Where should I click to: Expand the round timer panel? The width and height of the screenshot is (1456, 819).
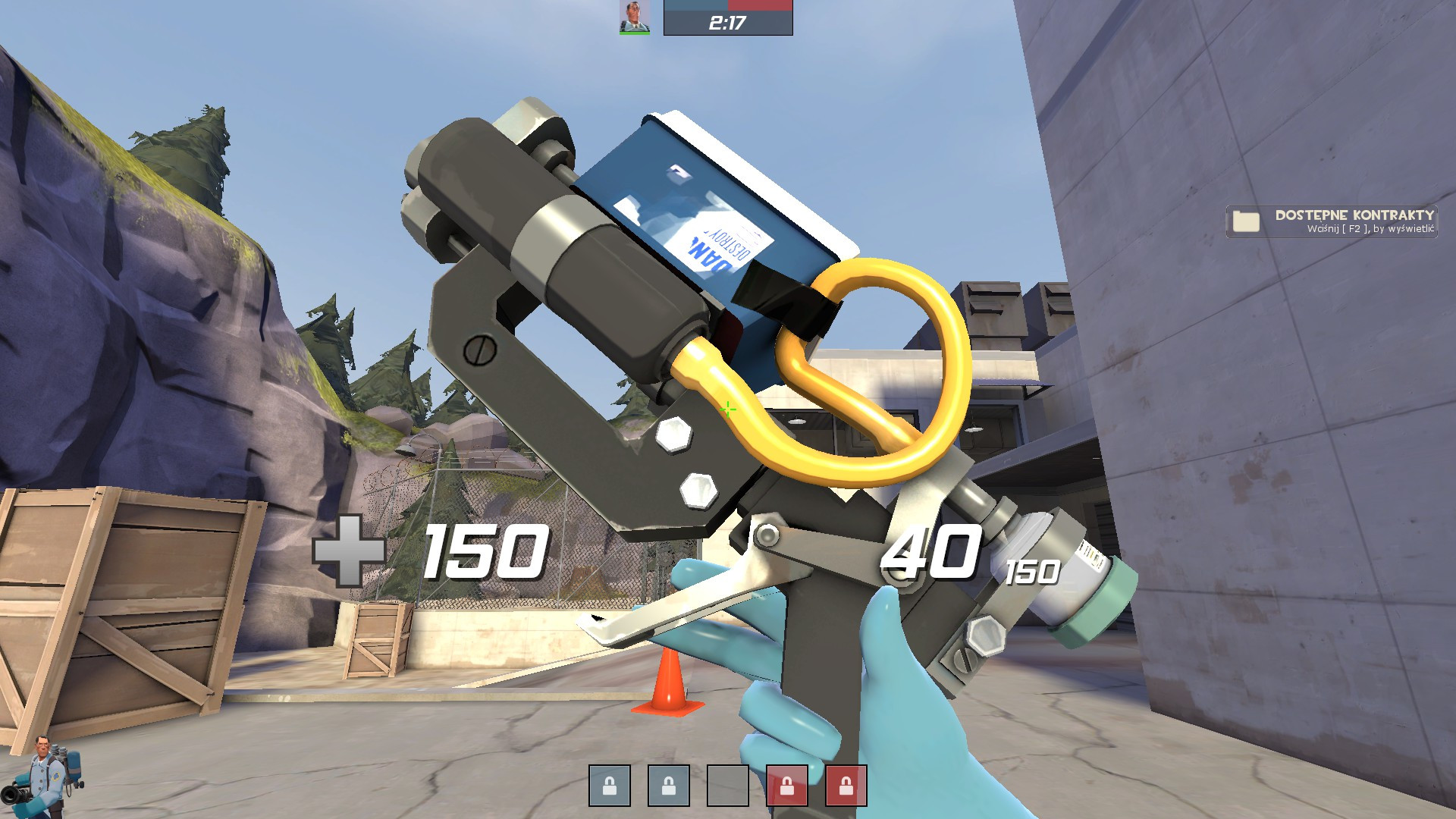[728, 23]
